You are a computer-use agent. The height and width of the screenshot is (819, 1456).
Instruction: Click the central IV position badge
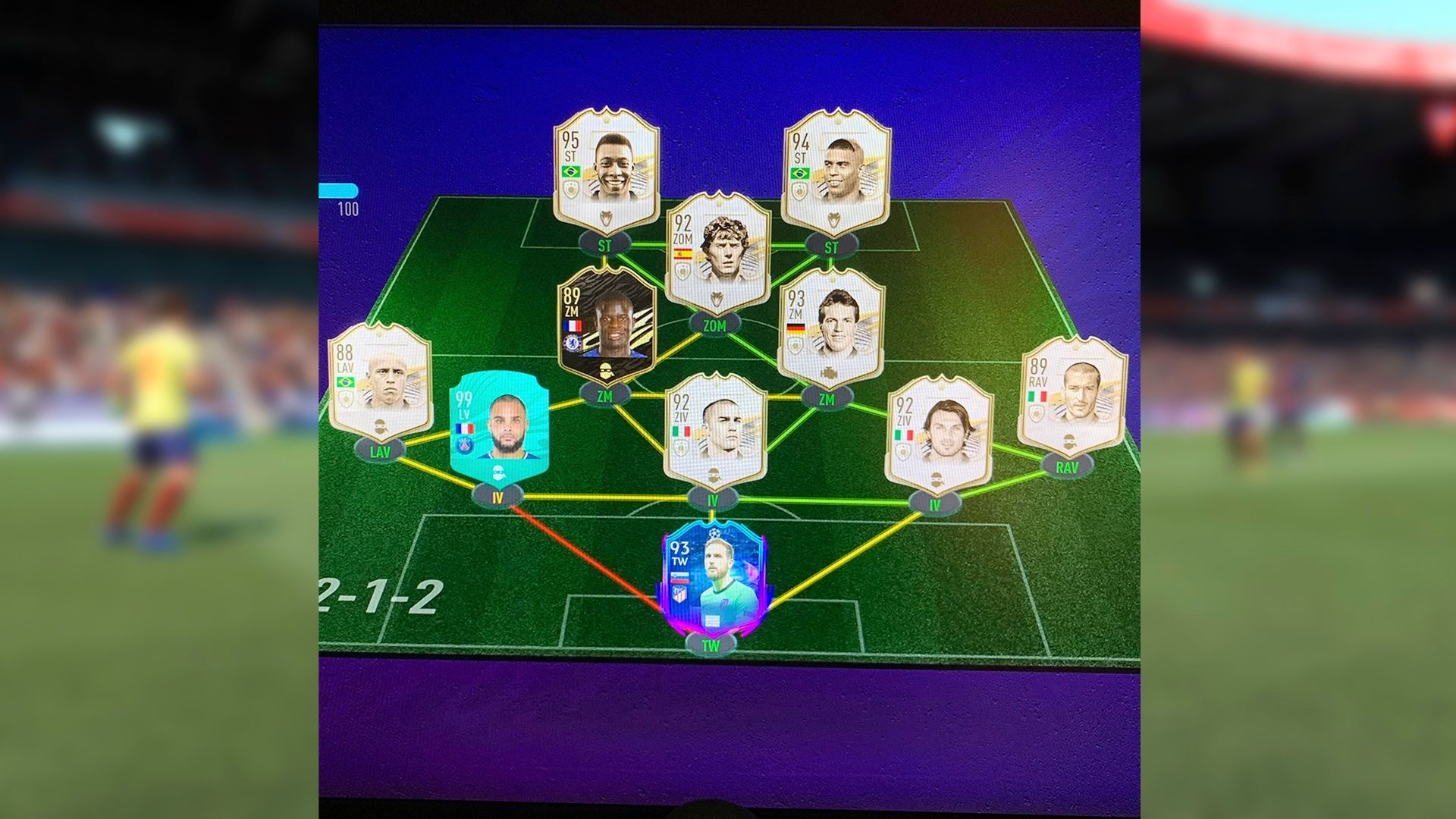point(713,497)
